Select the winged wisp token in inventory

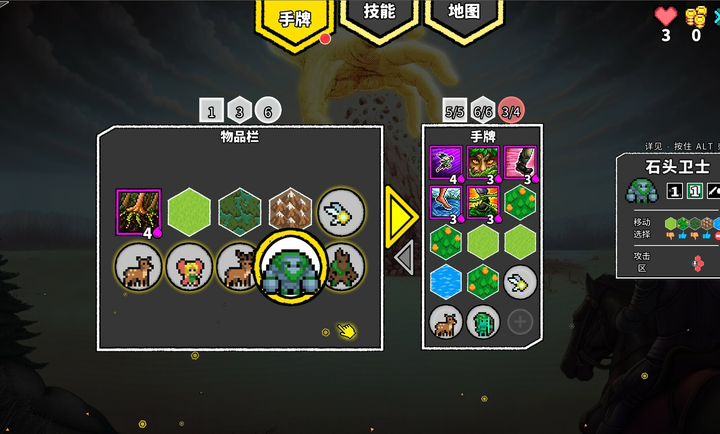[340, 211]
